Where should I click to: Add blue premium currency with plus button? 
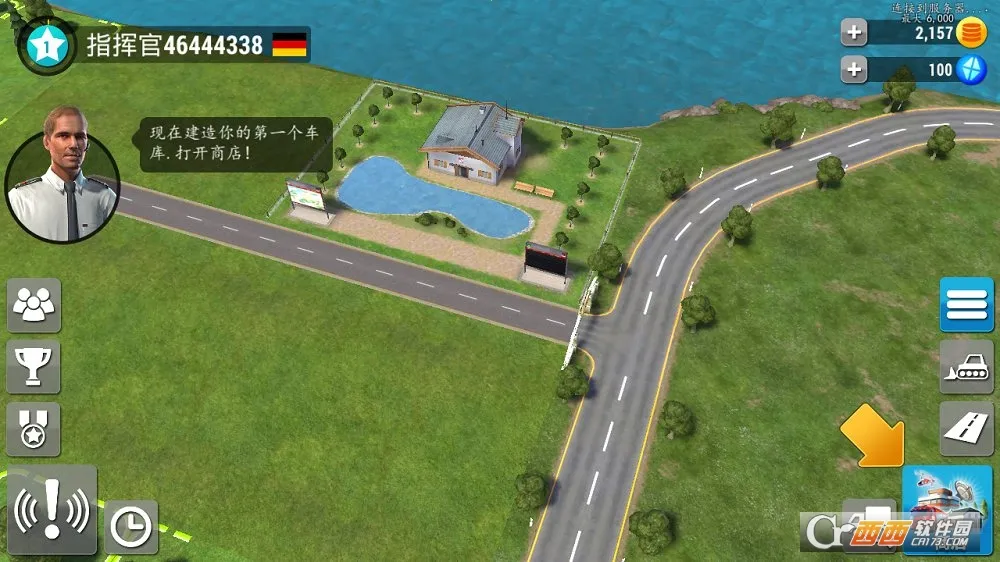854,70
